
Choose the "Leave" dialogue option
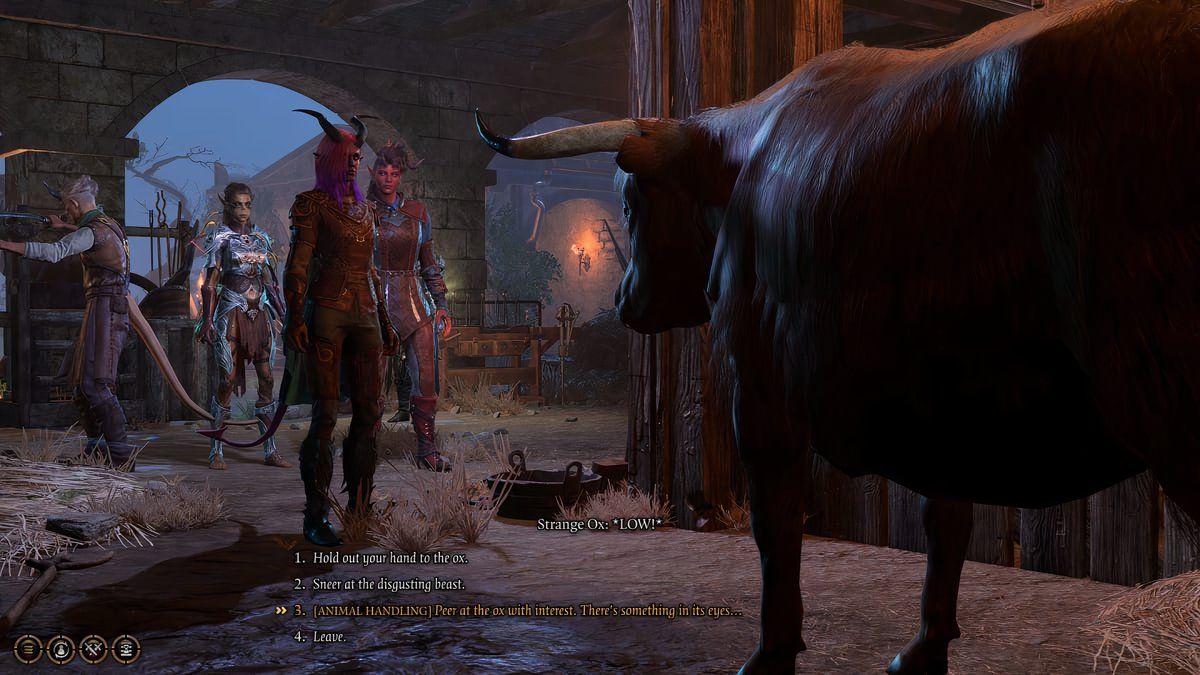point(329,636)
